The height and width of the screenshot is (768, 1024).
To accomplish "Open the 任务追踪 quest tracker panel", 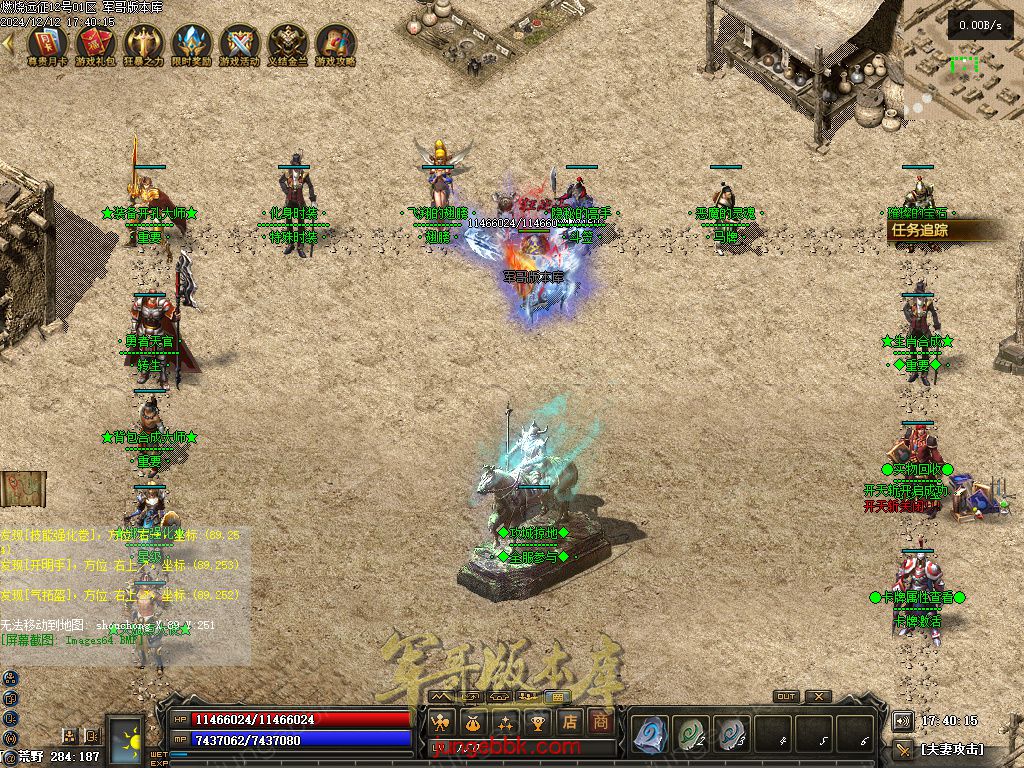I will pyautogui.click(x=940, y=230).
